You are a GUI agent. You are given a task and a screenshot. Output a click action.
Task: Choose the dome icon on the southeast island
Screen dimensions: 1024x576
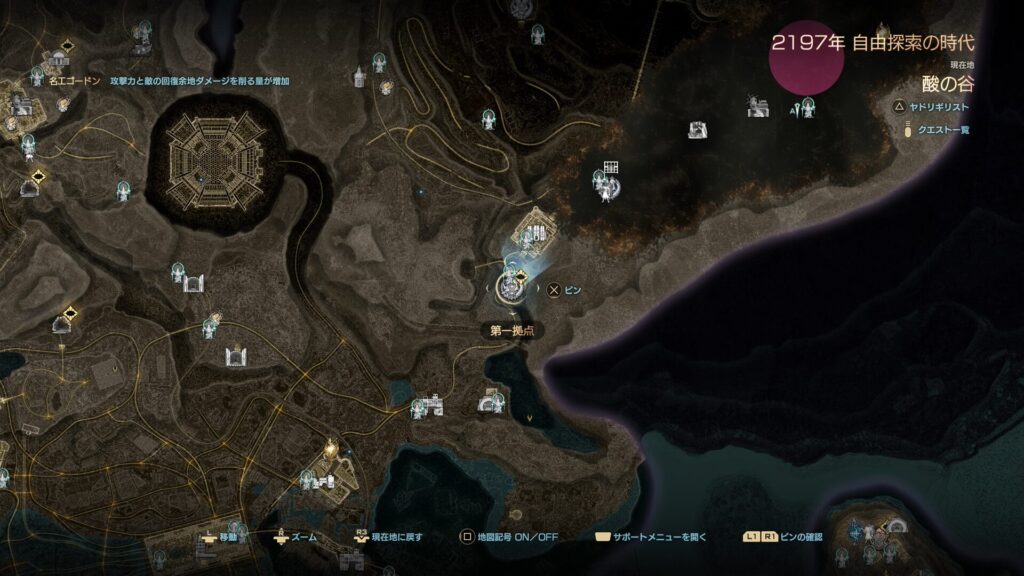[895, 526]
